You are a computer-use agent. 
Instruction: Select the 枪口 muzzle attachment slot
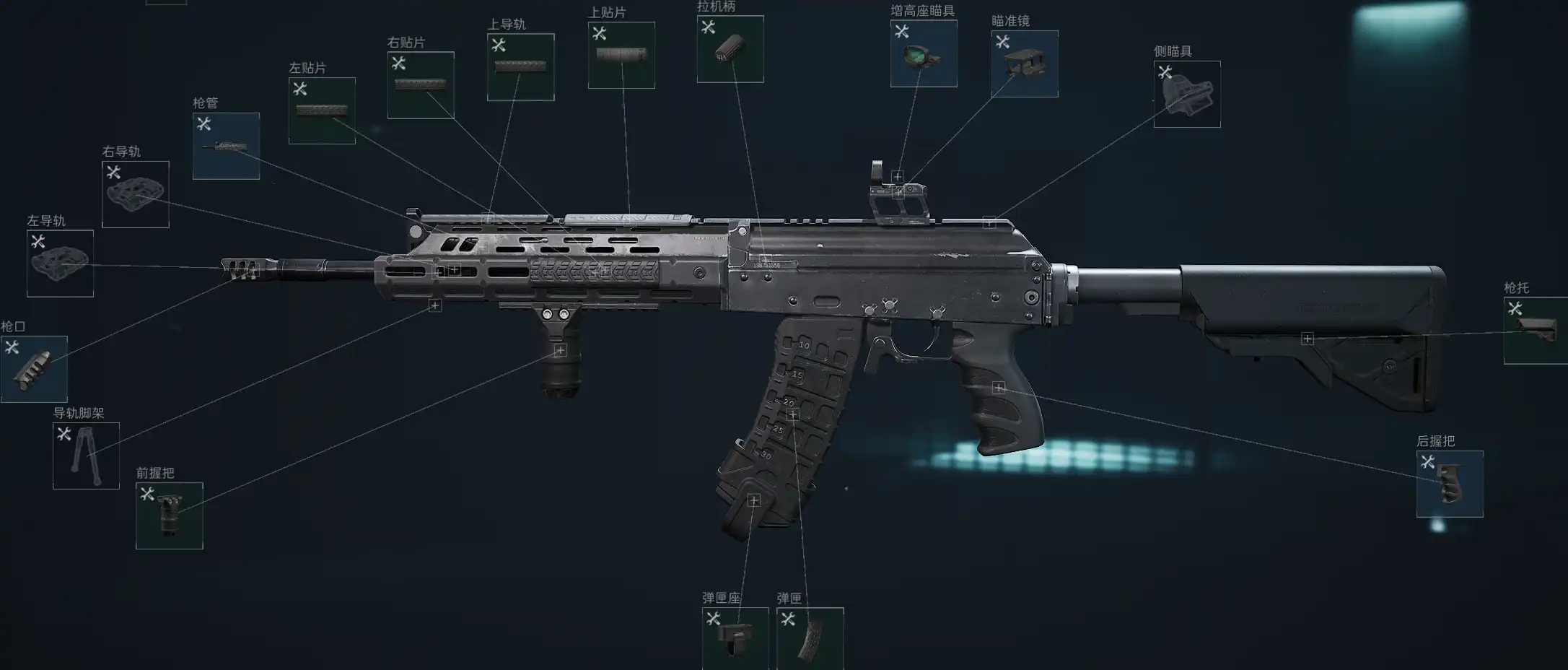point(34,369)
